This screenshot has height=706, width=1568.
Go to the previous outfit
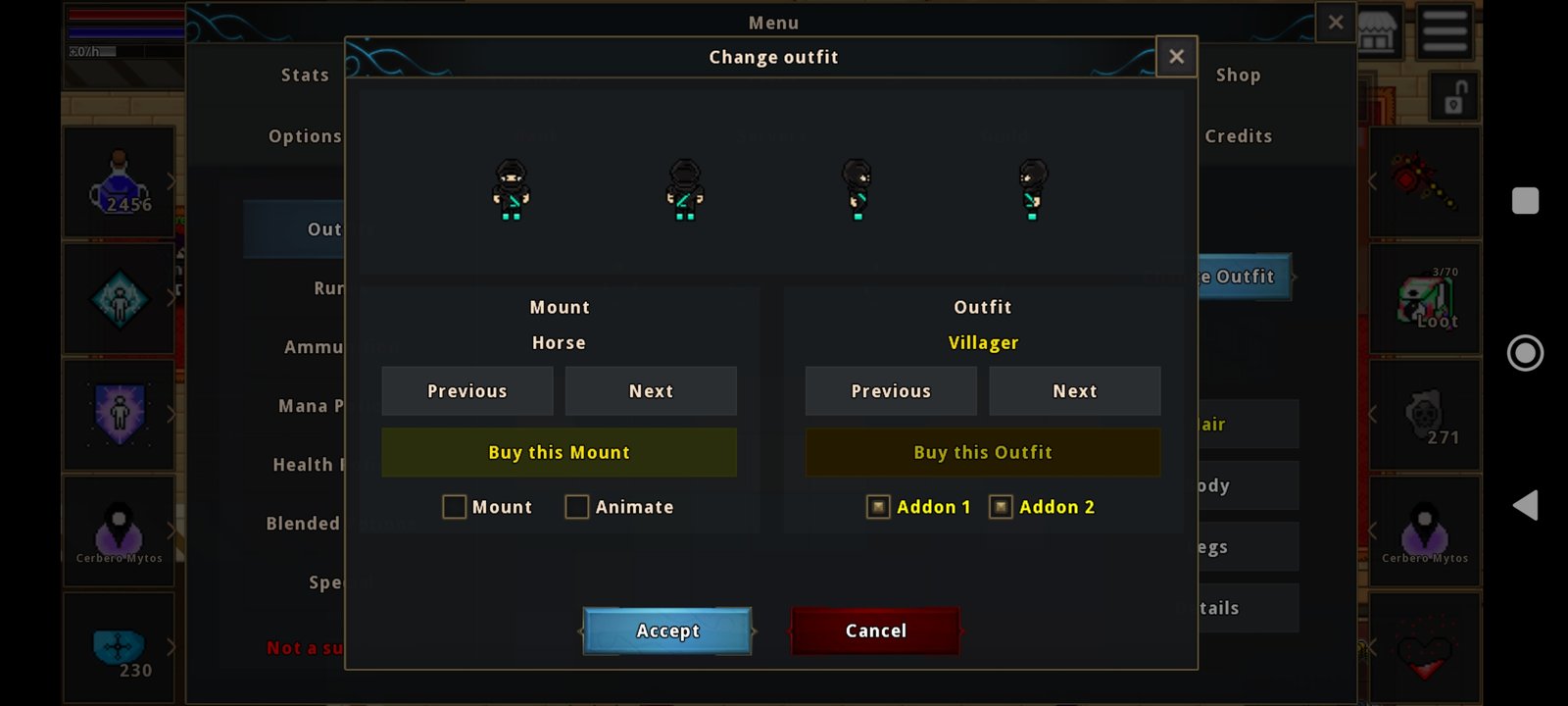pos(891,391)
